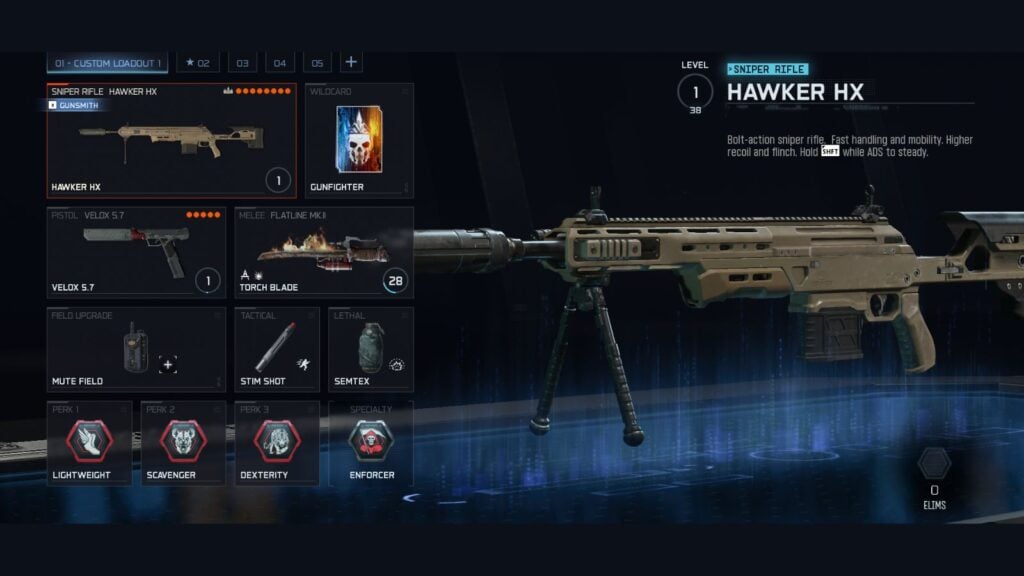Open the Gunsmith for the Hawker HX
Image resolution: width=1024 pixels, height=576 pixels.
click(x=73, y=105)
